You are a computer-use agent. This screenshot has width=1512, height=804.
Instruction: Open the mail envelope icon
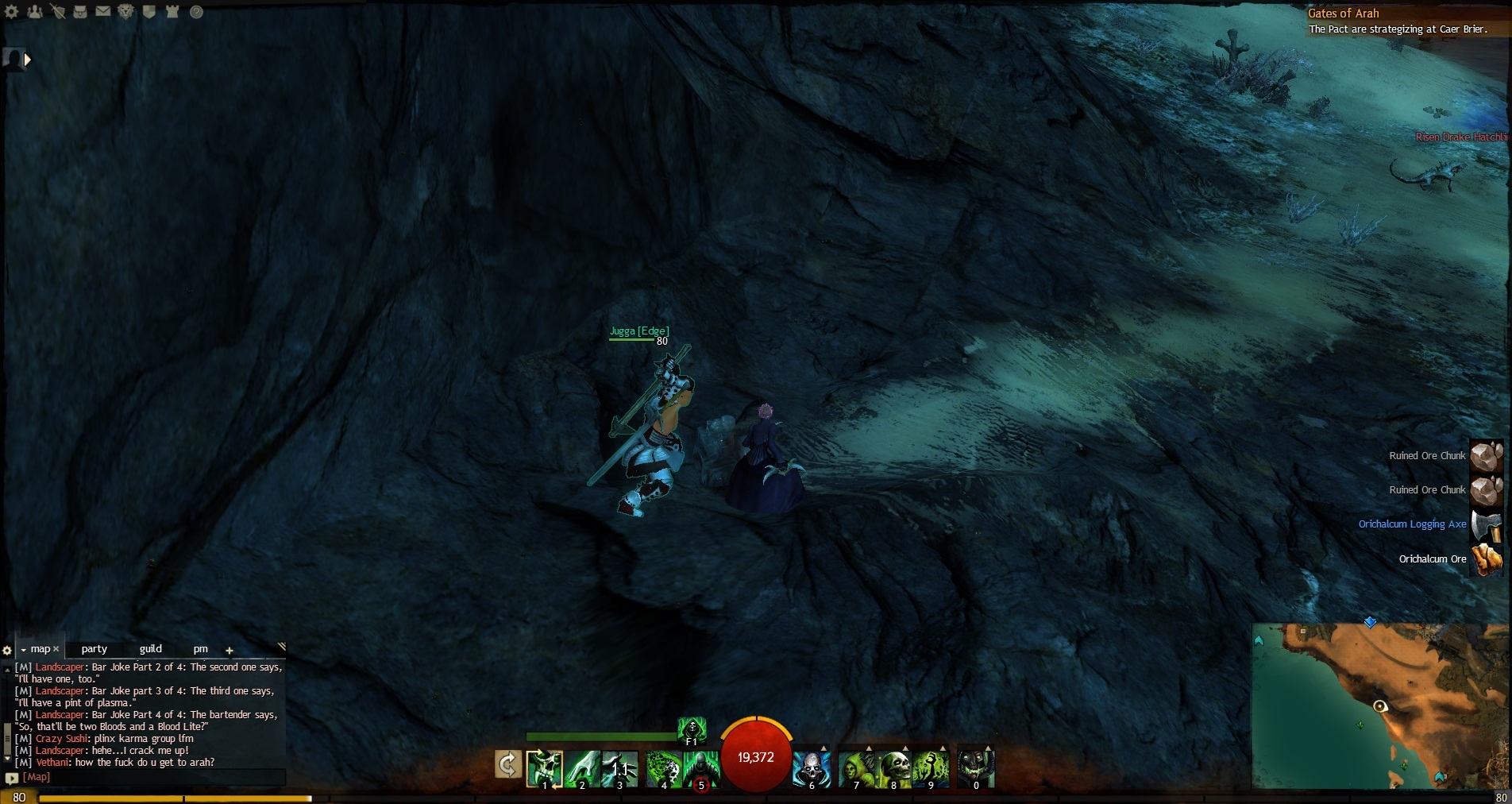103,12
